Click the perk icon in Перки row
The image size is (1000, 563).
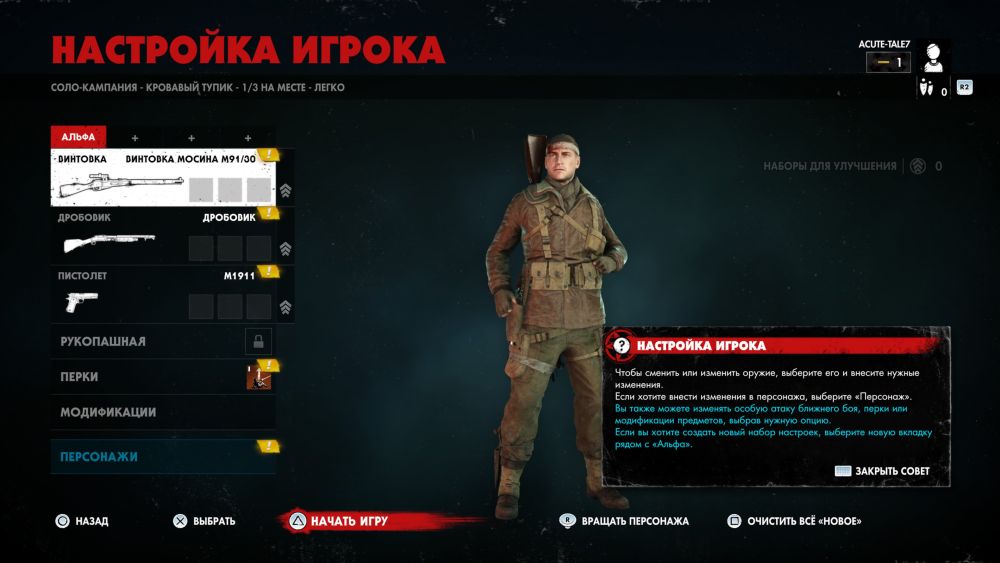258,377
